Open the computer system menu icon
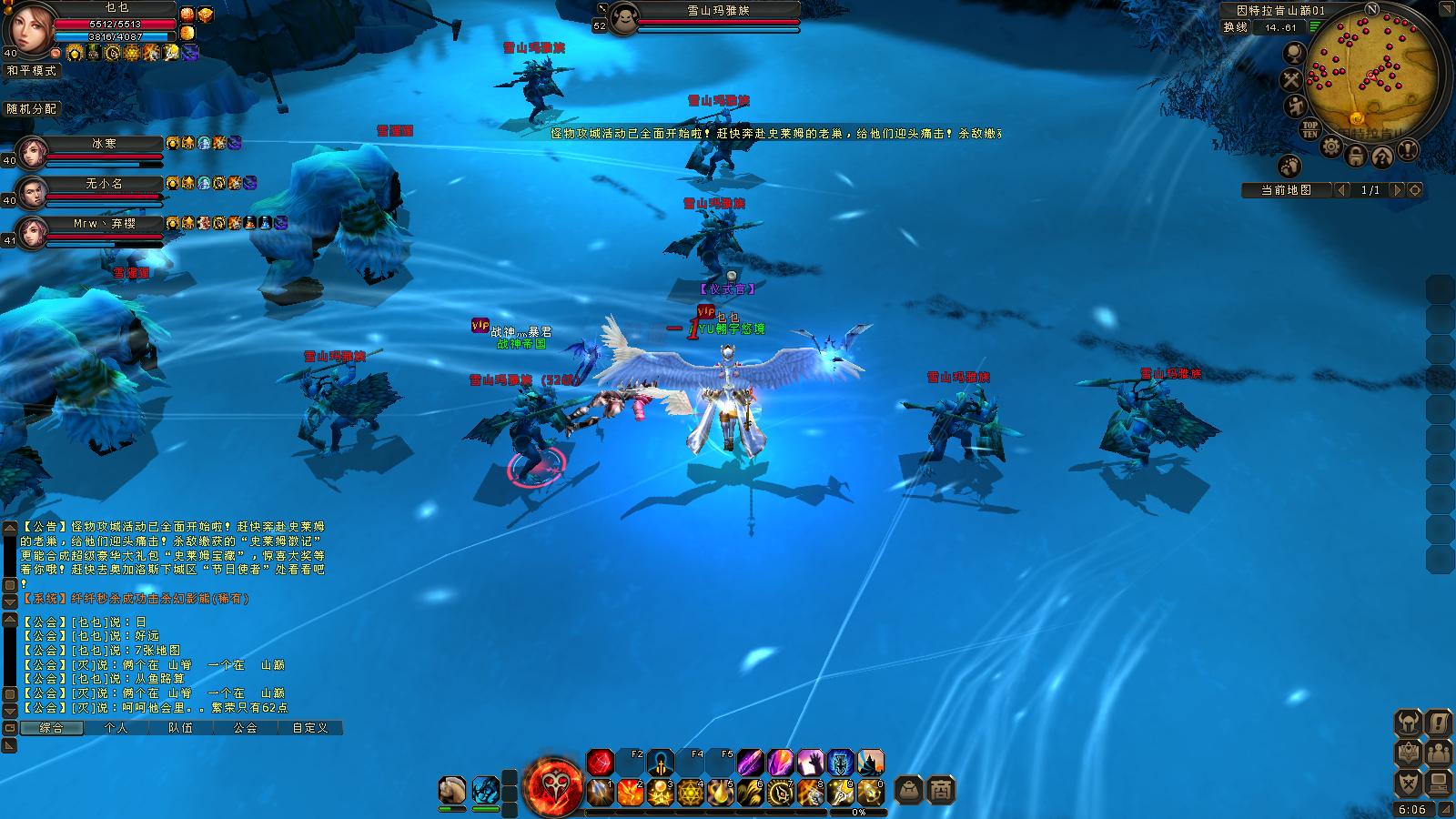The width and height of the screenshot is (1456, 819). tap(1439, 783)
